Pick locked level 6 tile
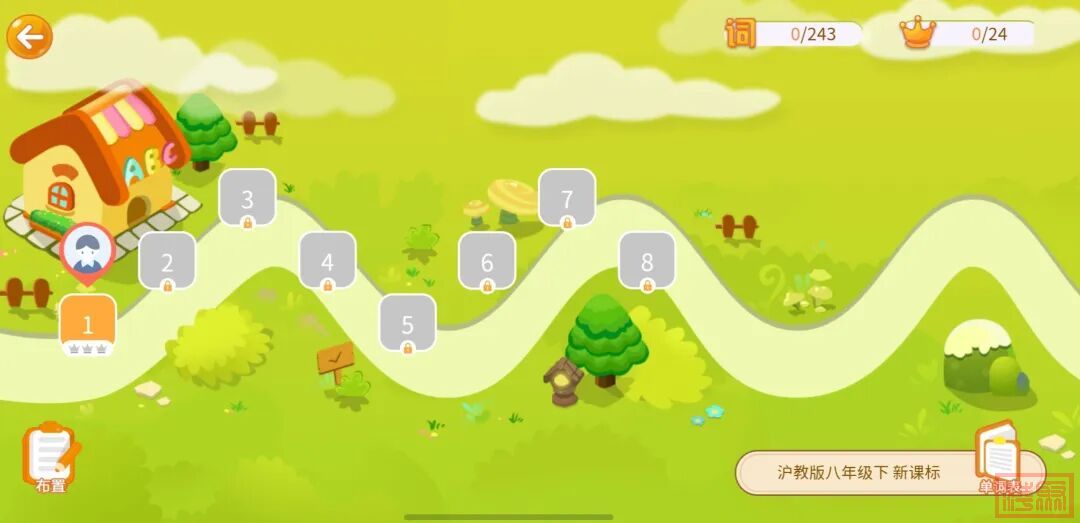1080x523 pixels. [x=487, y=262]
